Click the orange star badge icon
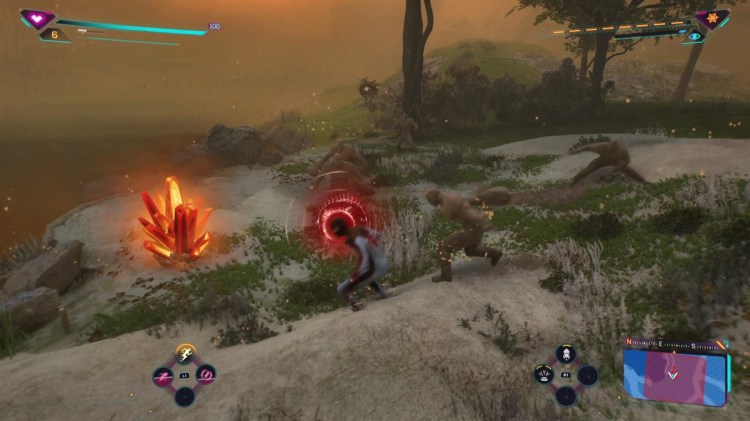 coord(713,19)
